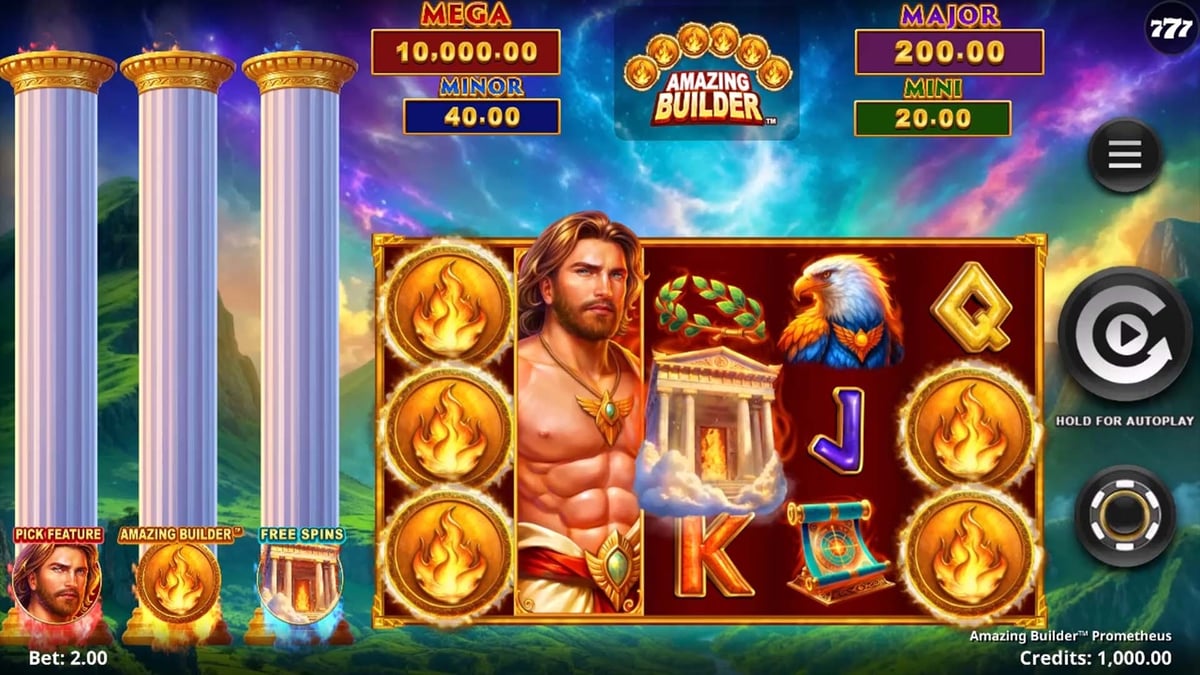Open the hamburger menu
Image resolution: width=1200 pixels, height=675 pixels.
point(1124,155)
